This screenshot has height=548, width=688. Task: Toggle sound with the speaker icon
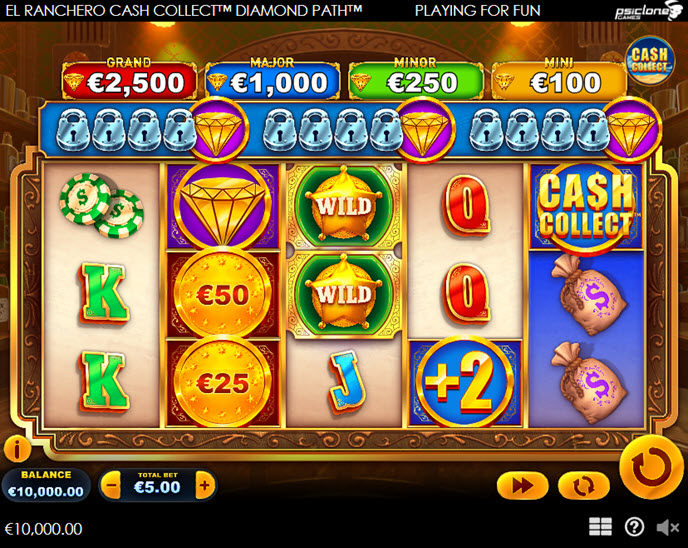point(667,527)
